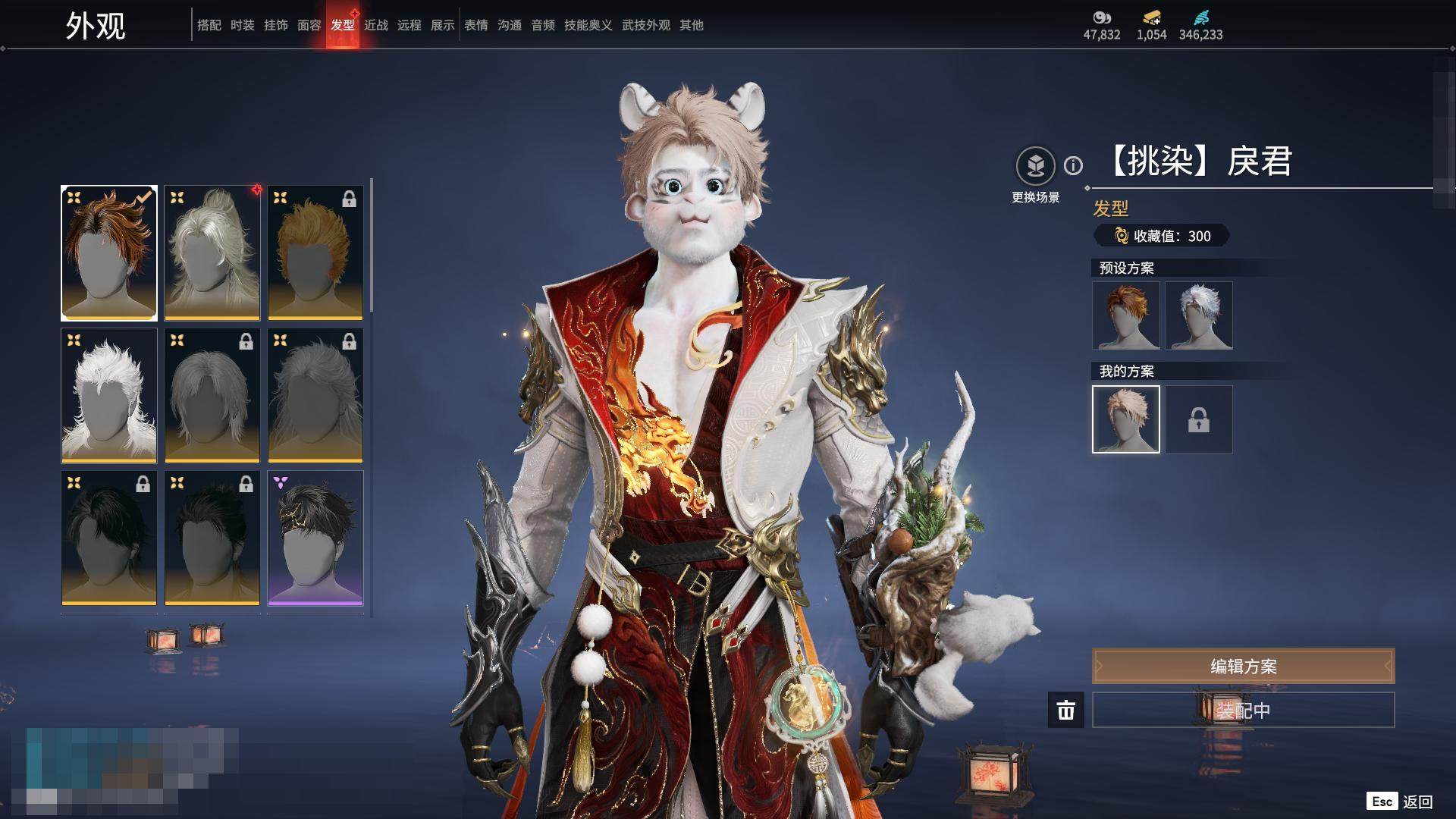Show the 技能奥义 tab
This screenshot has height=819, width=1456.
tap(588, 25)
